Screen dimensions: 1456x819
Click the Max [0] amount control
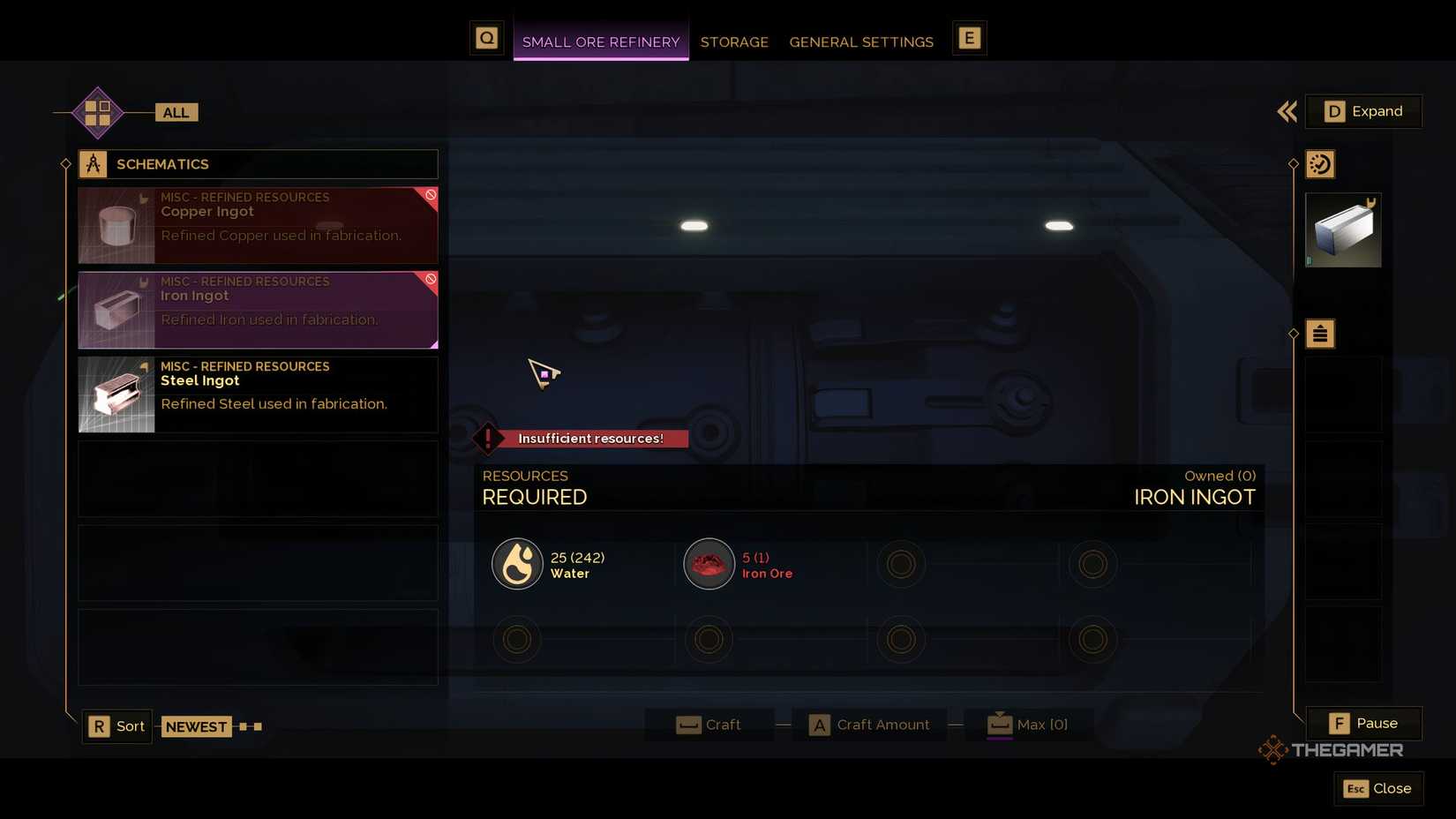click(1028, 724)
